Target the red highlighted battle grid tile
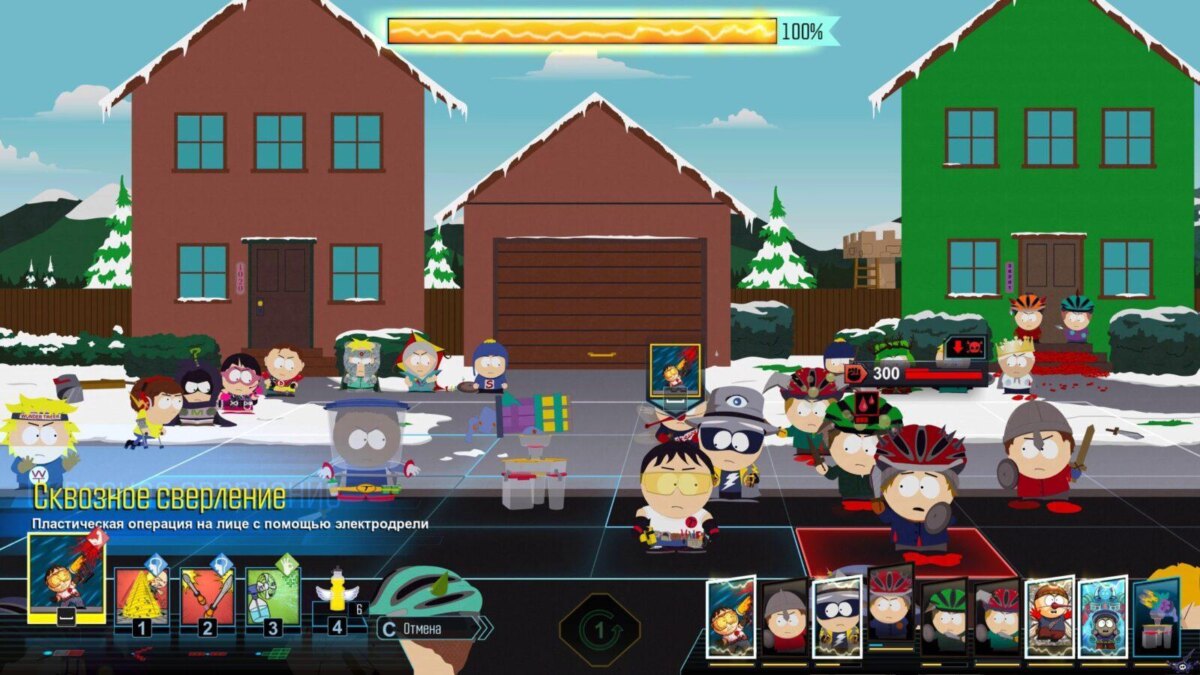The image size is (1200, 675). click(905, 551)
